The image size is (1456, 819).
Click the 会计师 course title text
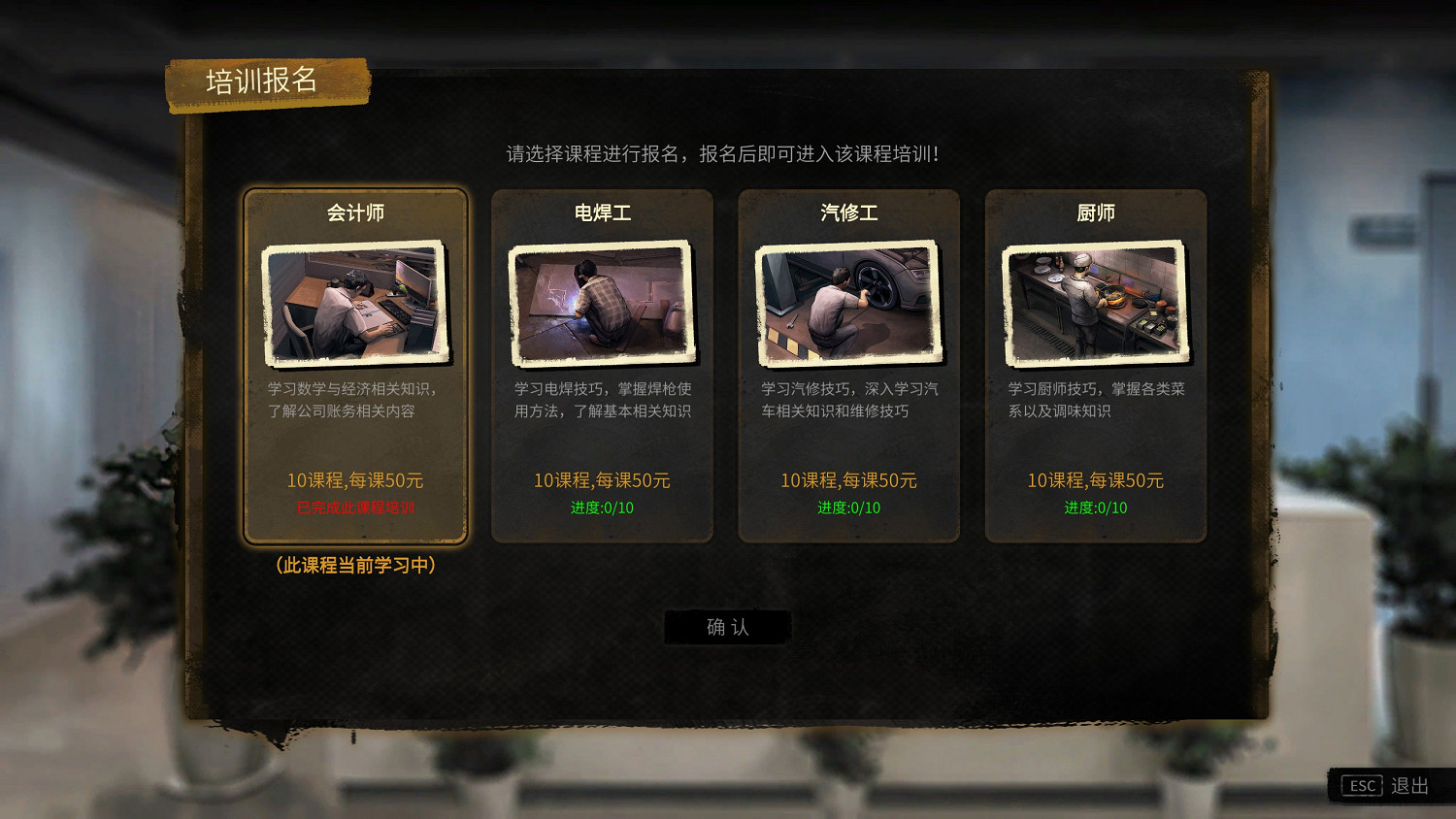pyautogui.click(x=355, y=213)
